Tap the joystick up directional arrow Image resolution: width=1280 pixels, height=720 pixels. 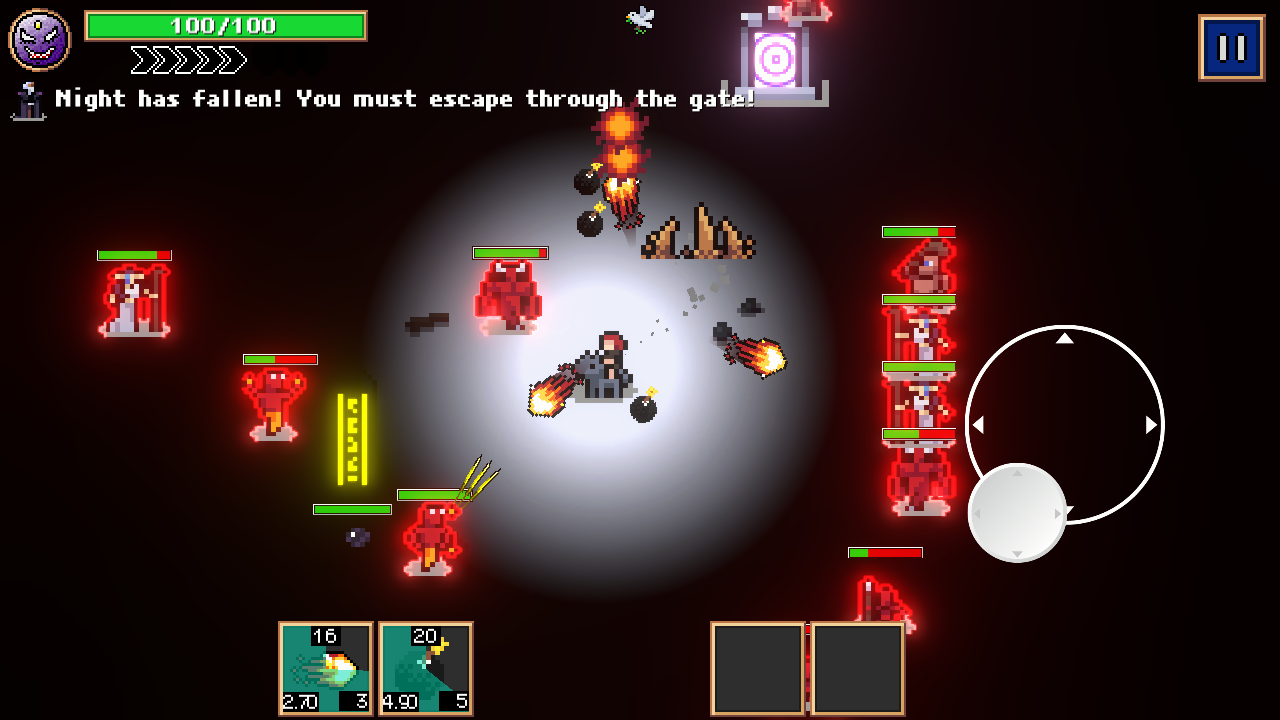(1065, 339)
